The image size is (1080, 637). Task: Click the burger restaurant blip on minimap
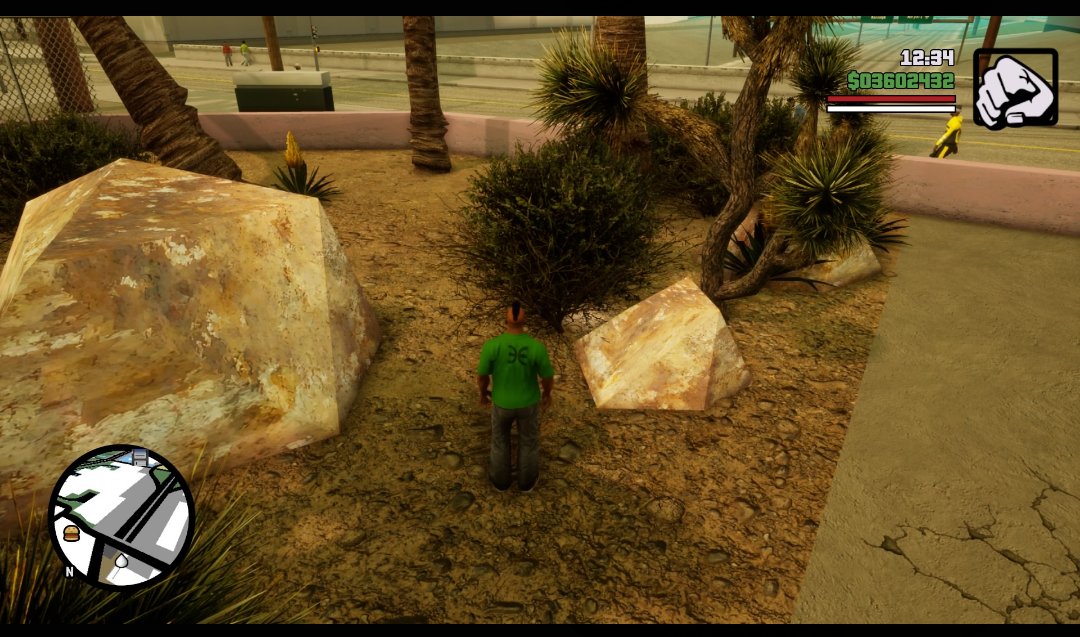click(71, 534)
